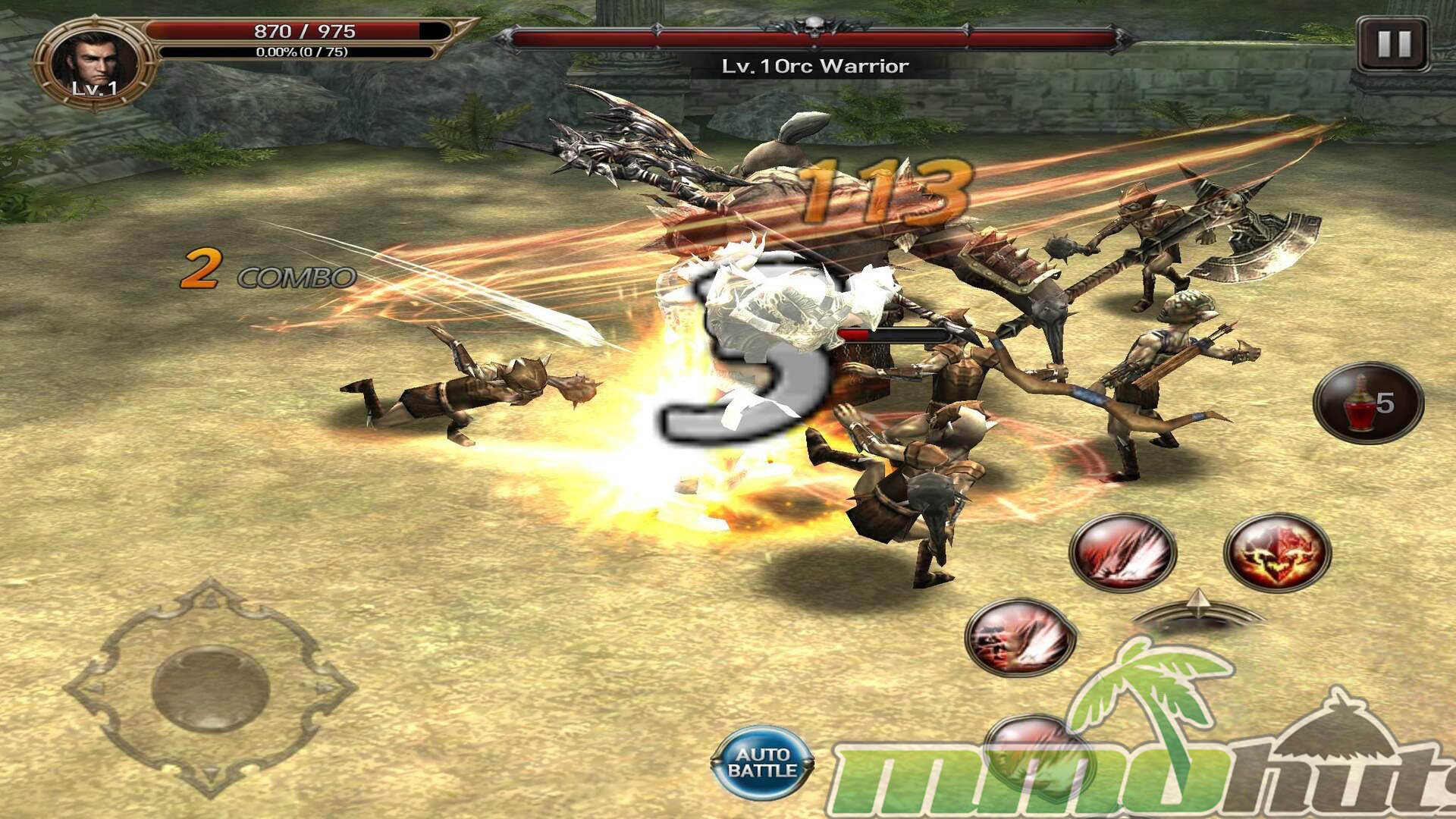Click the hero portrait at Lv.1

(x=94, y=65)
